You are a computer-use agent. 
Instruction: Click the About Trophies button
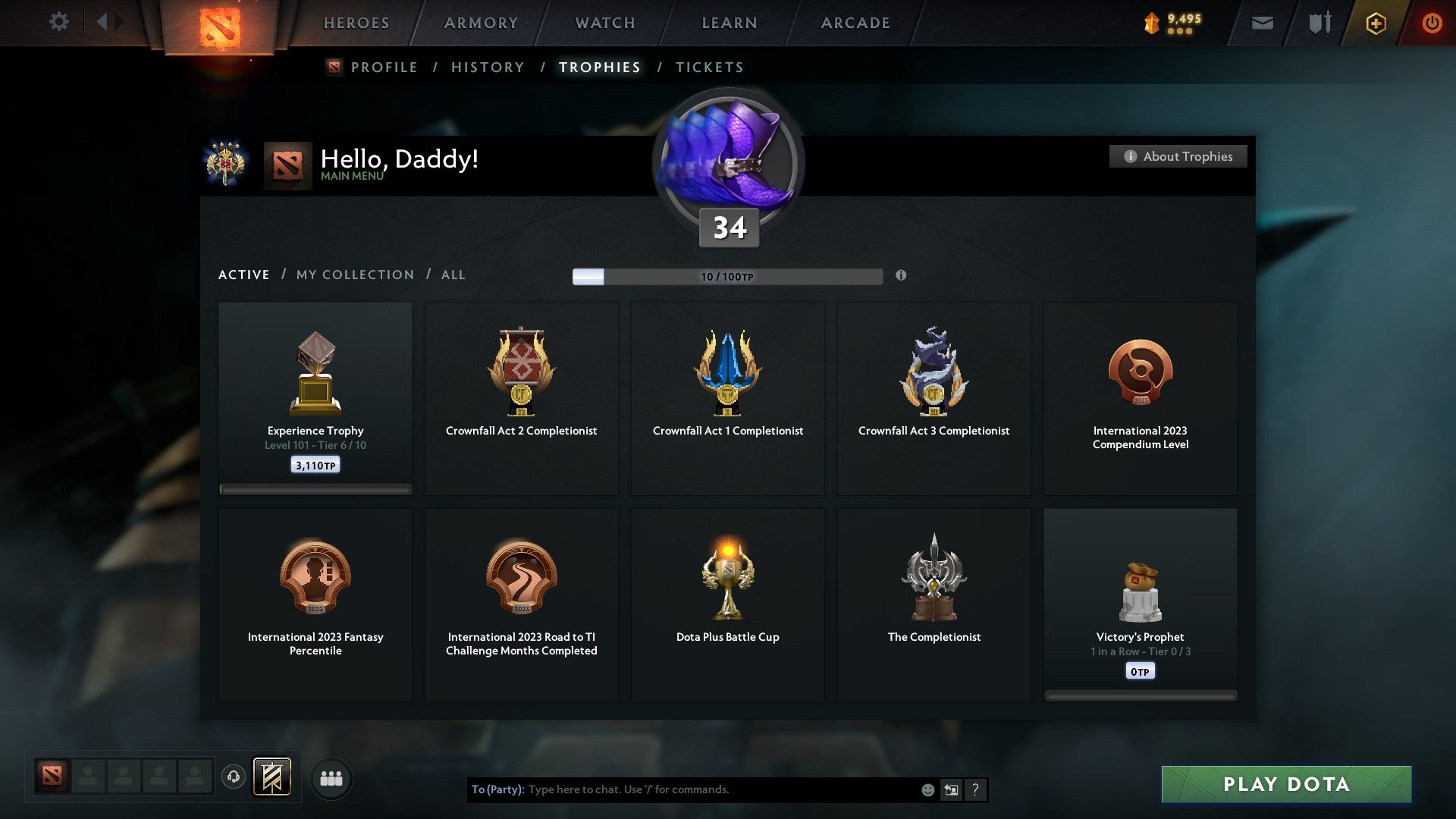(1178, 156)
